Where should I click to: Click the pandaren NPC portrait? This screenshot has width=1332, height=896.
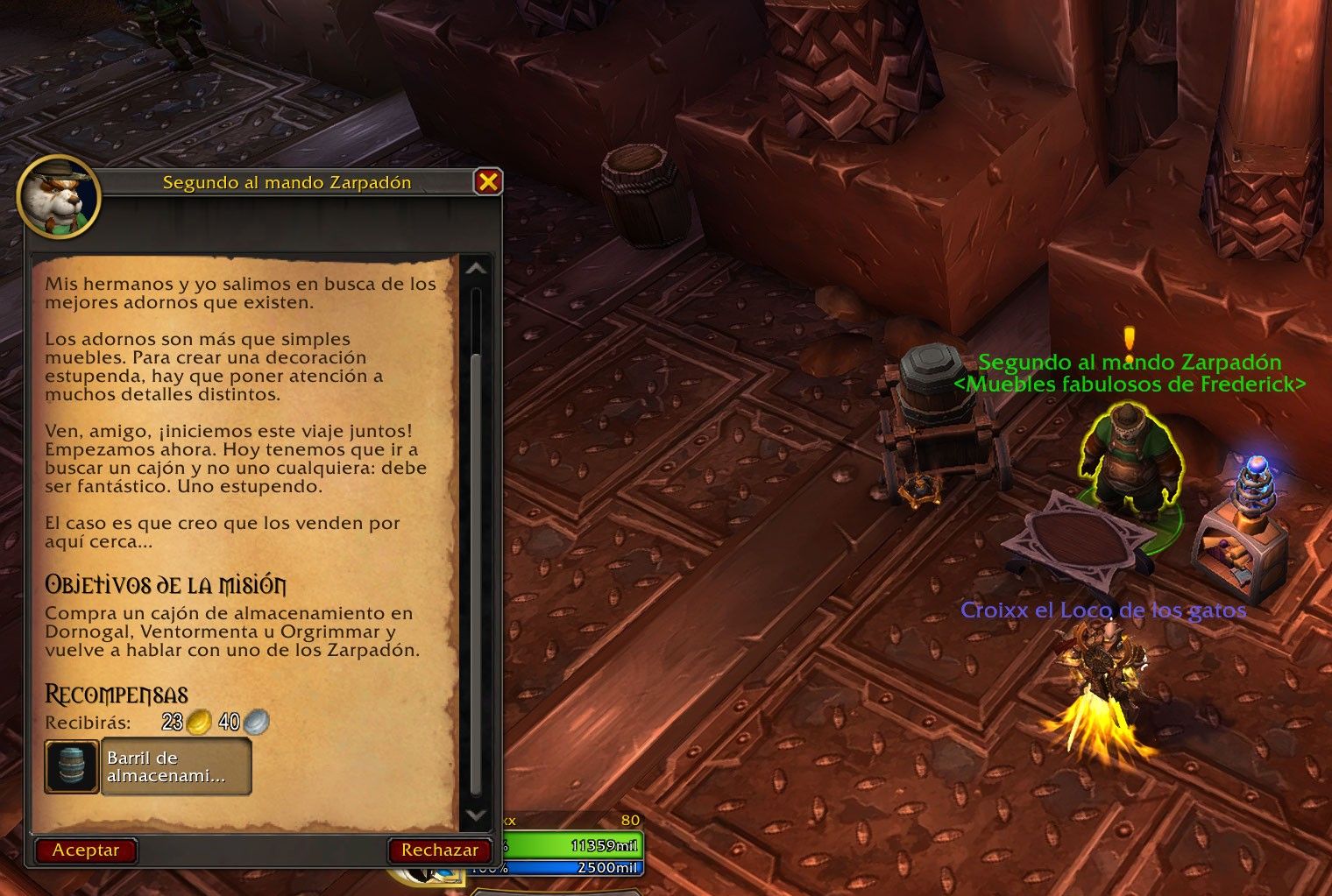pyautogui.click(x=60, y=194)
